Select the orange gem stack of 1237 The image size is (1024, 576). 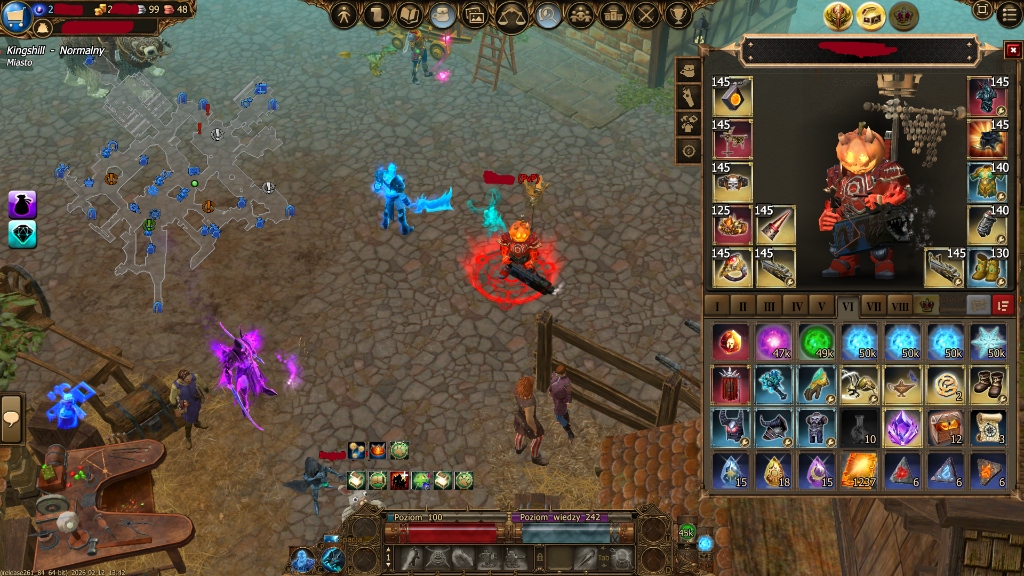click(860, 469)
